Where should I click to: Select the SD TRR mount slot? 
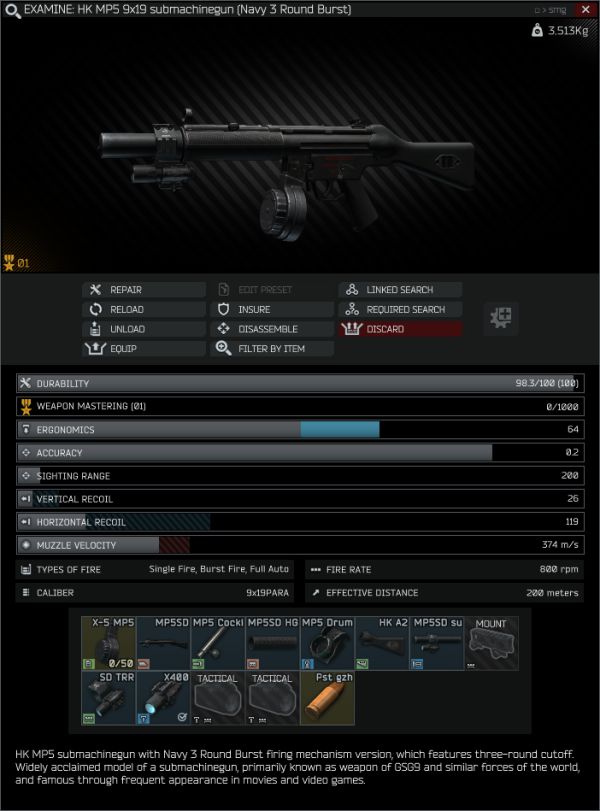click(x=108, y=697)
